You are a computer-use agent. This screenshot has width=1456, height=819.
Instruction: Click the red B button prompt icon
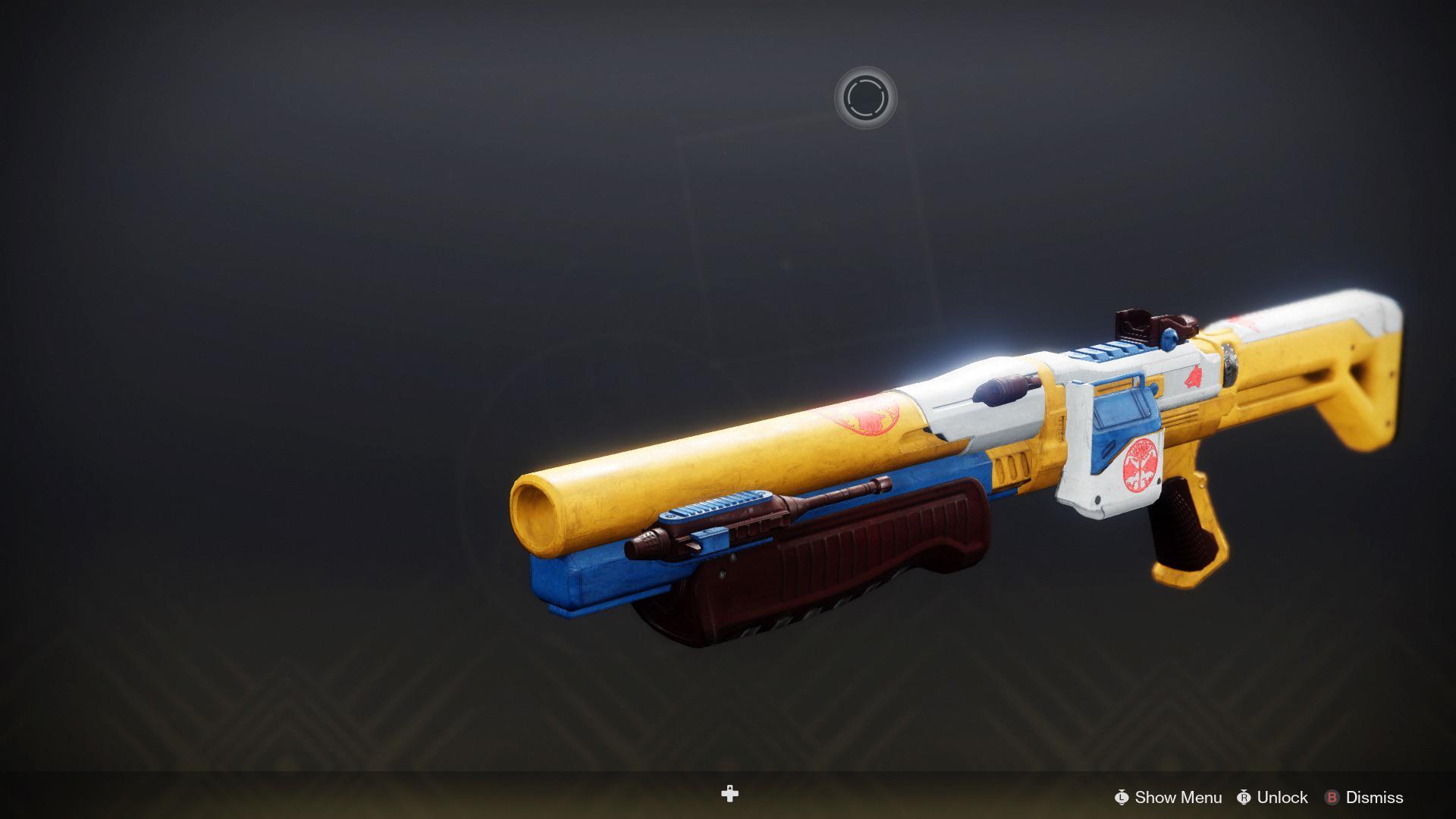[1332, 798]
